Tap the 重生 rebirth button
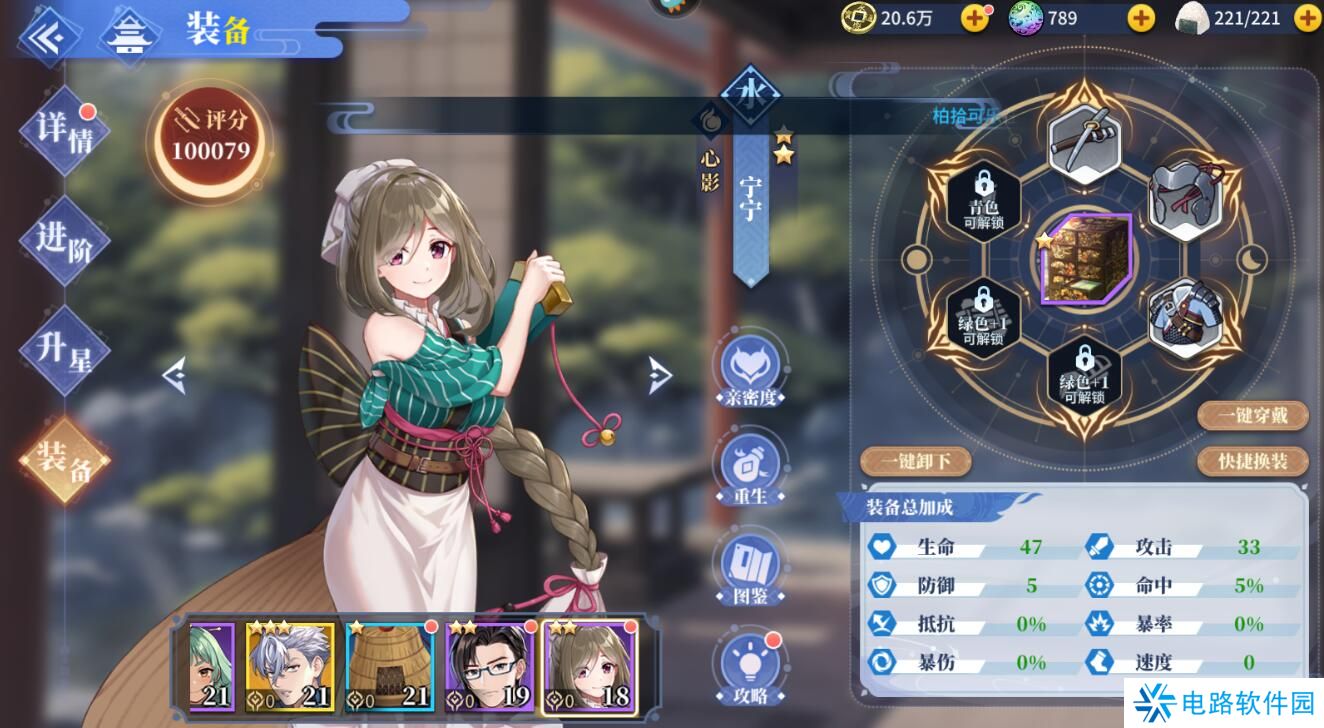1324x728 pixels. tap(748, 468)
